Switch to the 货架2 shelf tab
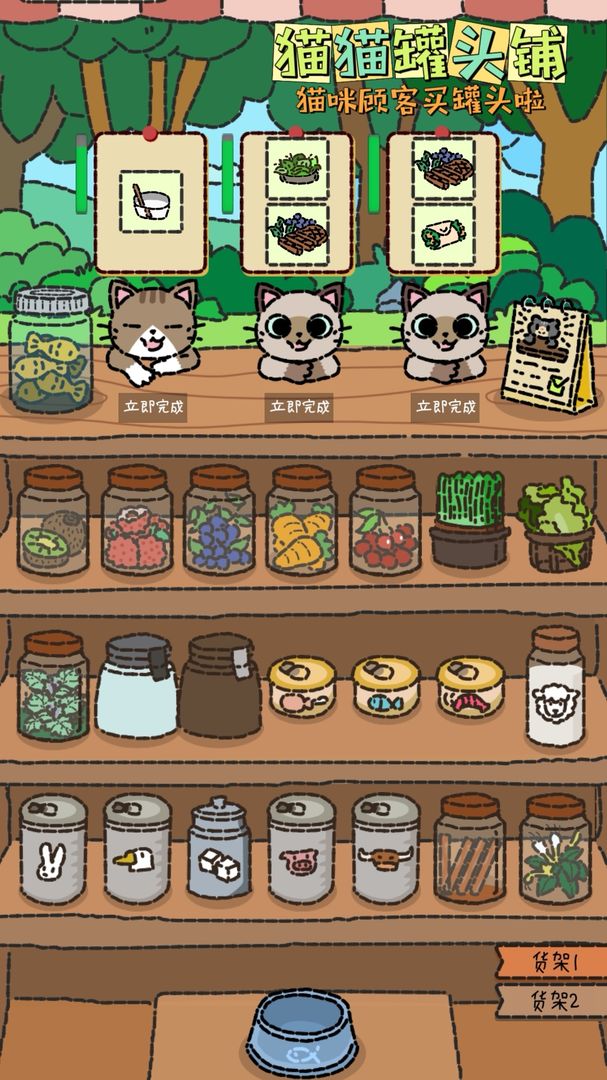This screenshot has height=1080, width=607. tap(553, 1001)
